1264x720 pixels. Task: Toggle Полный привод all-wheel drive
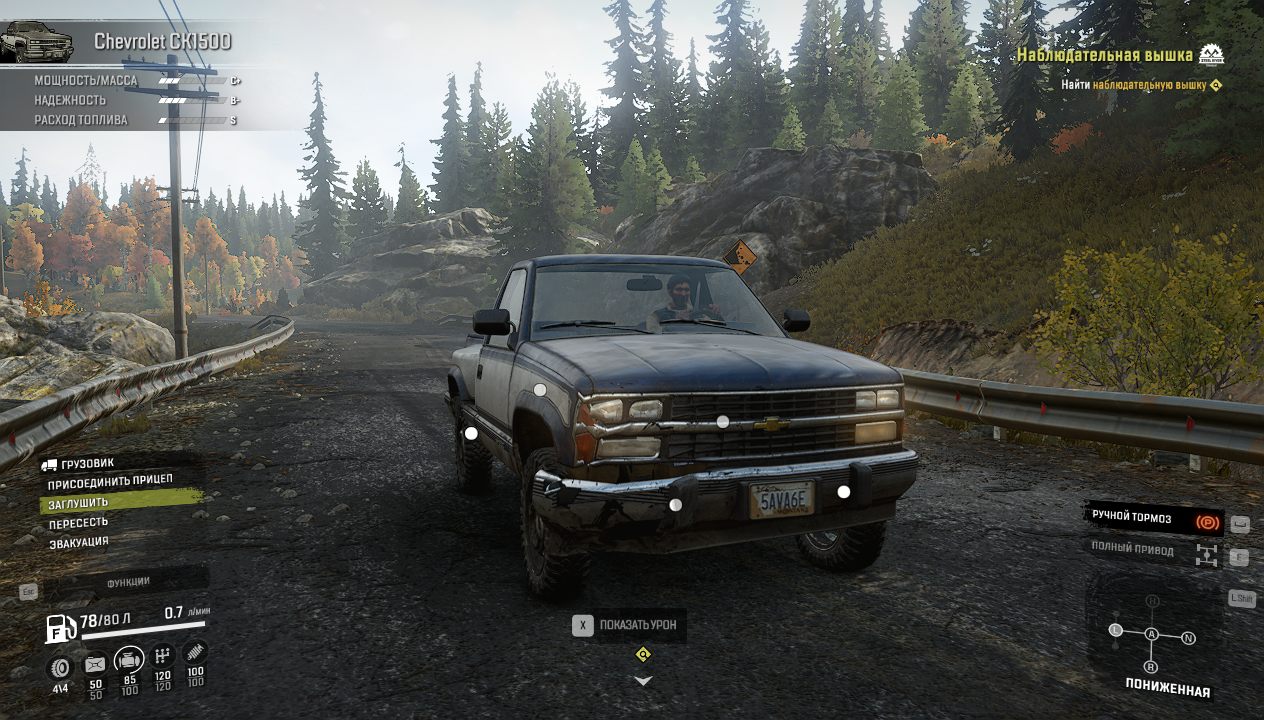click(1152, 551)
